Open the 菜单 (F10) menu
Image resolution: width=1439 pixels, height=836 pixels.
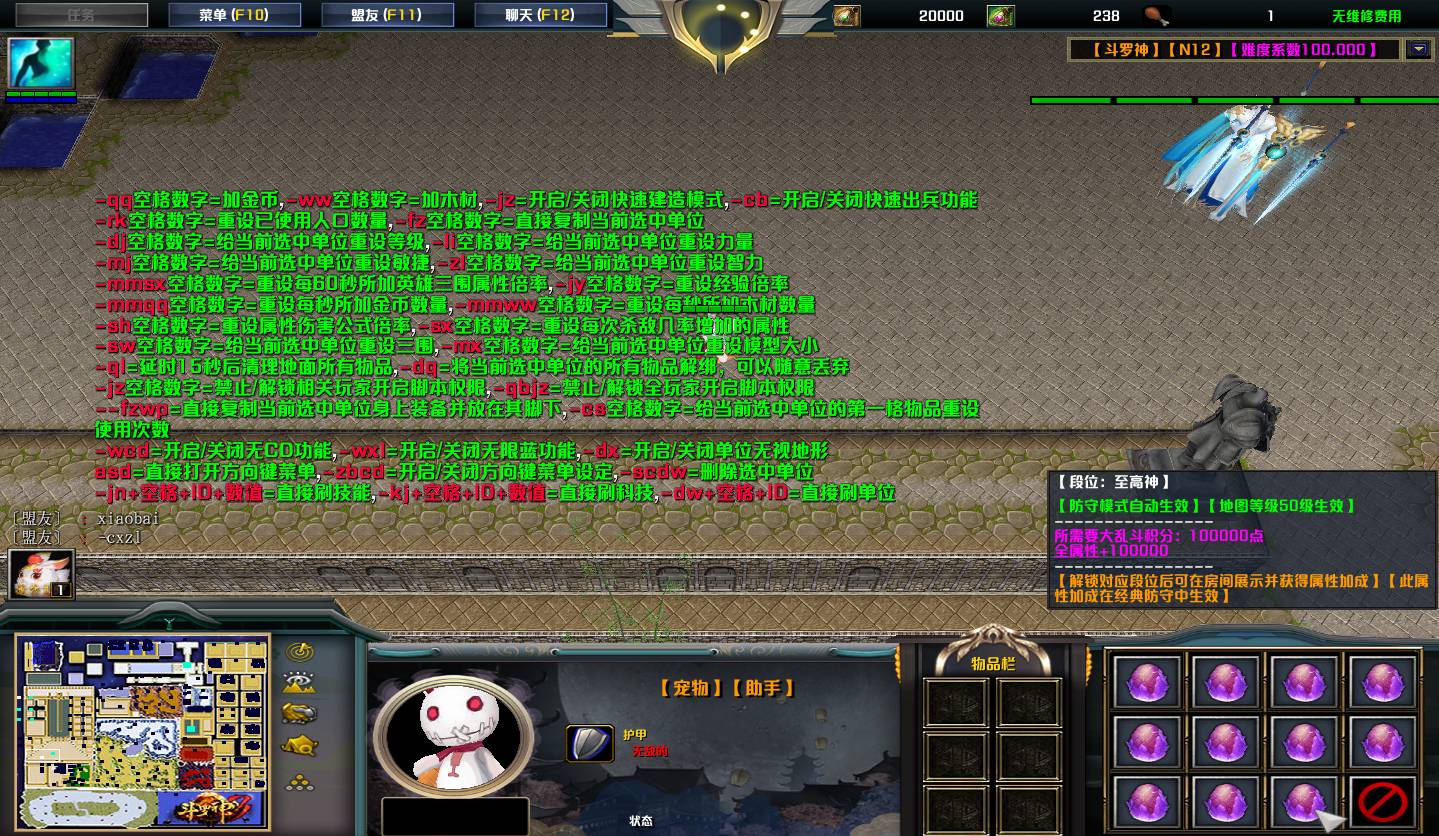pyautogui.click(x=233, y=15)
